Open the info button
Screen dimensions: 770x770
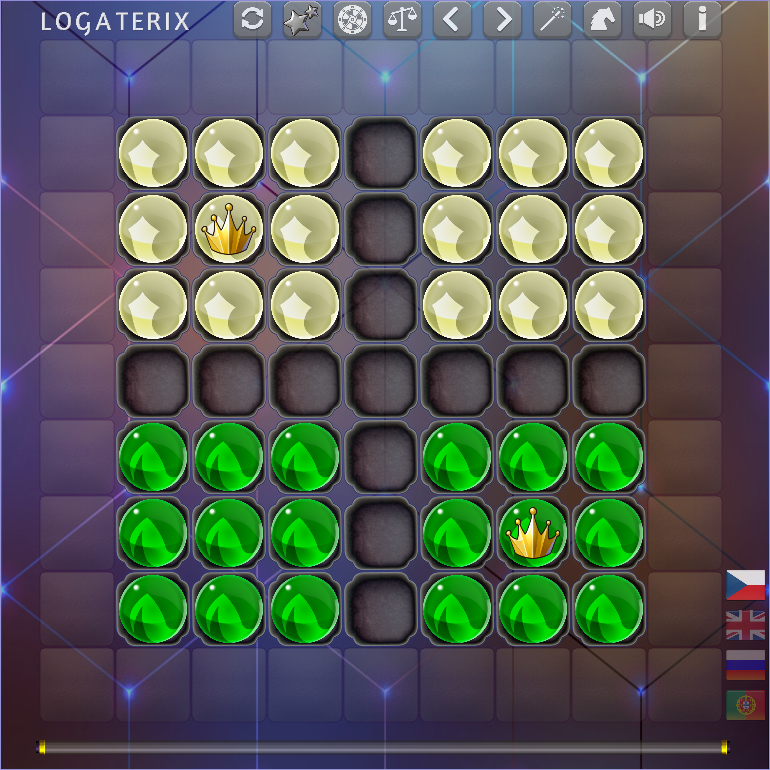tap(703, 20)
